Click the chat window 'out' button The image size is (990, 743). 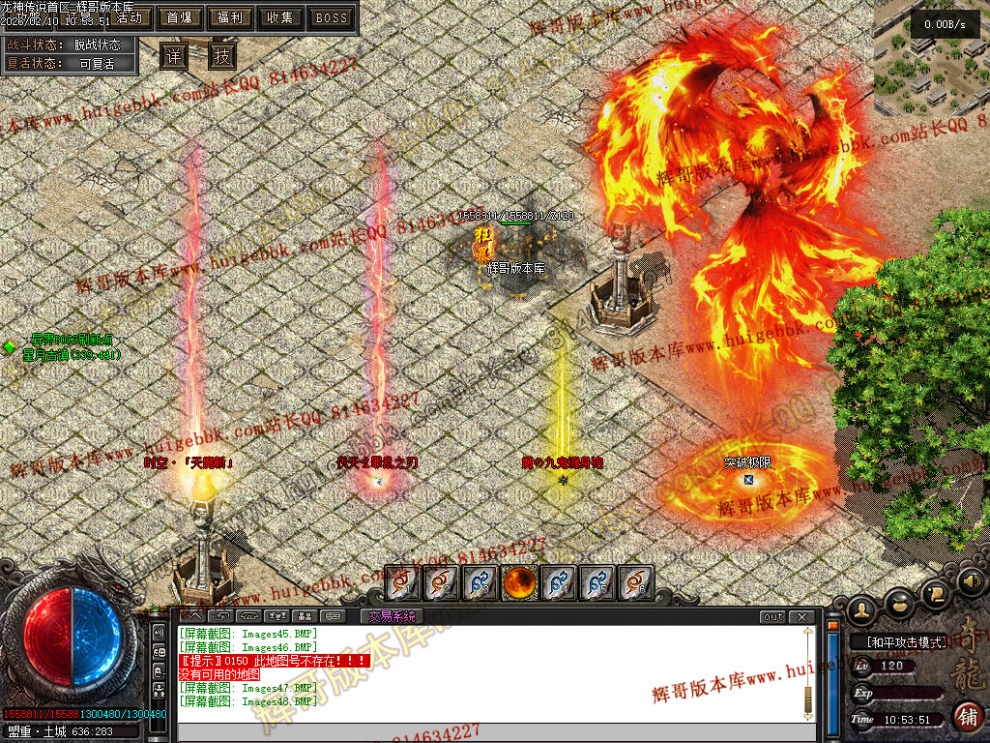(773, 617)
